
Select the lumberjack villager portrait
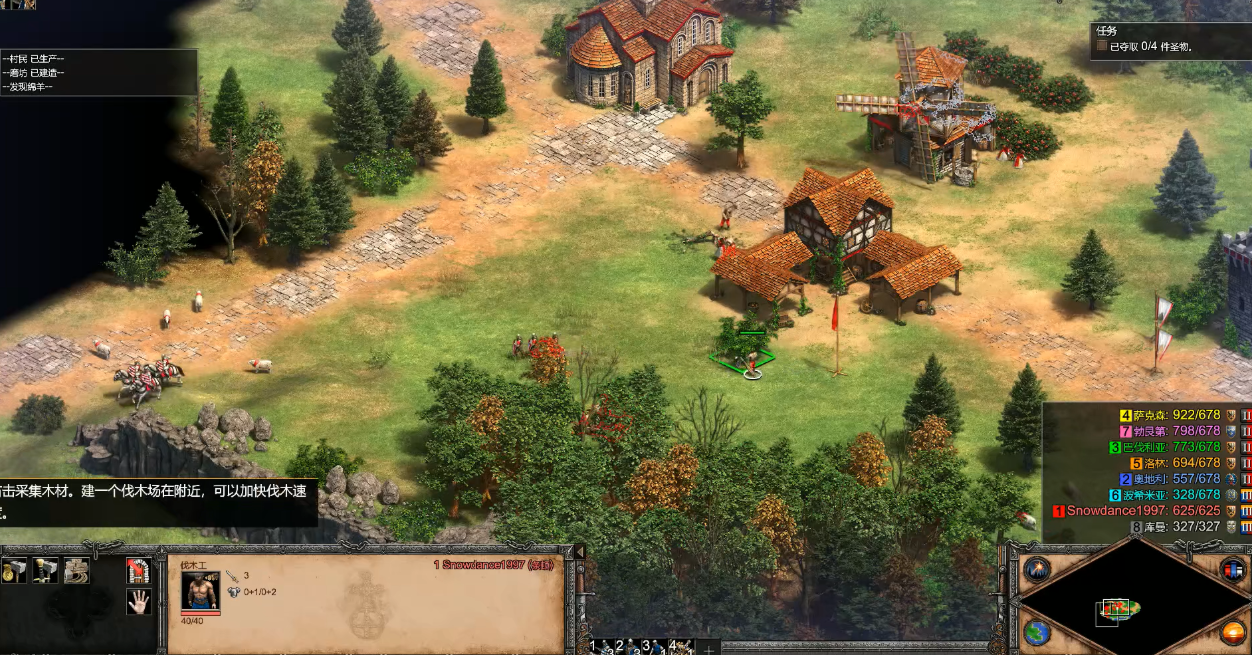[x=200, y=591]
